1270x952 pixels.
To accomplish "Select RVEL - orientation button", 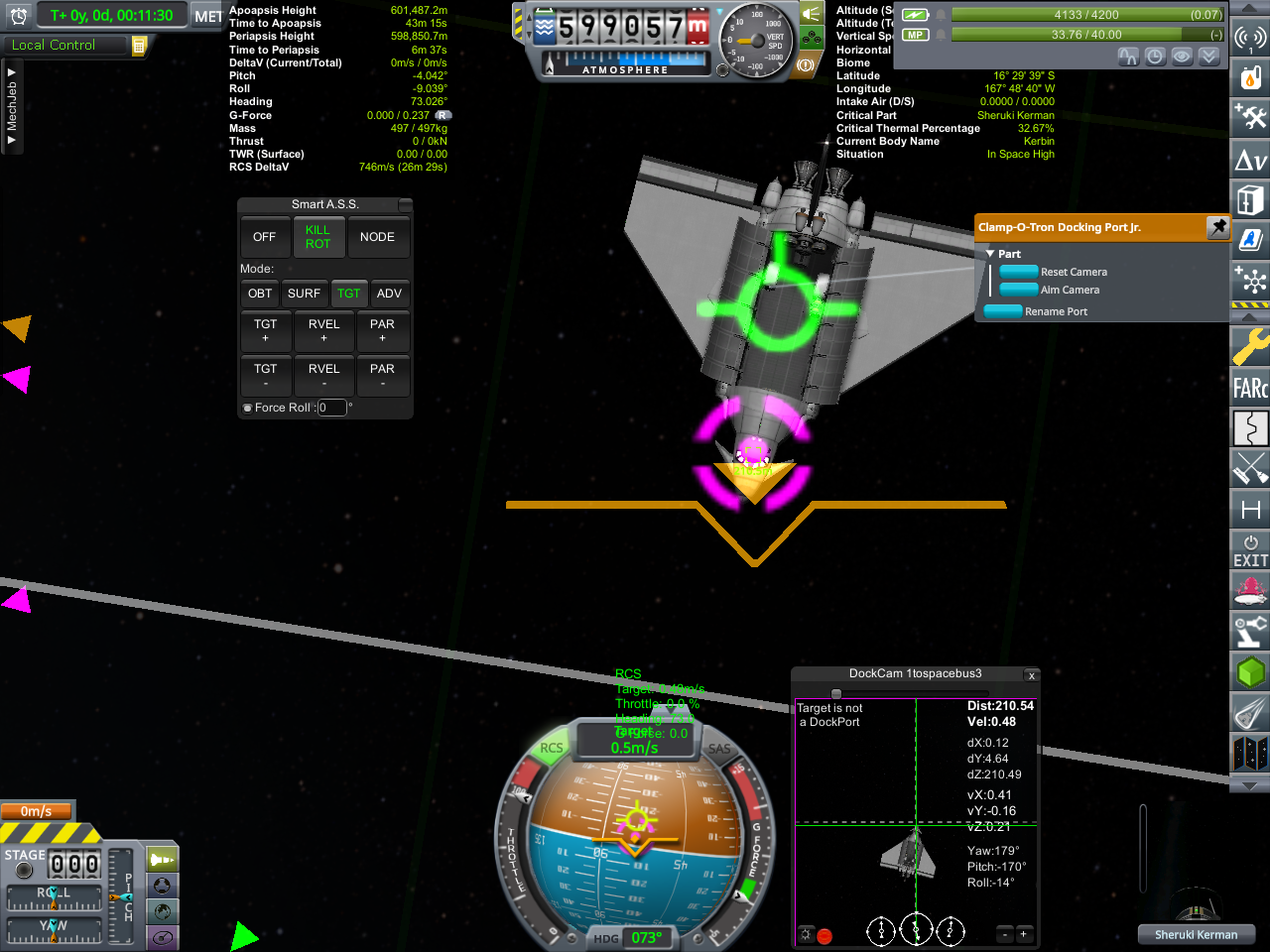I will coord(323,376).
